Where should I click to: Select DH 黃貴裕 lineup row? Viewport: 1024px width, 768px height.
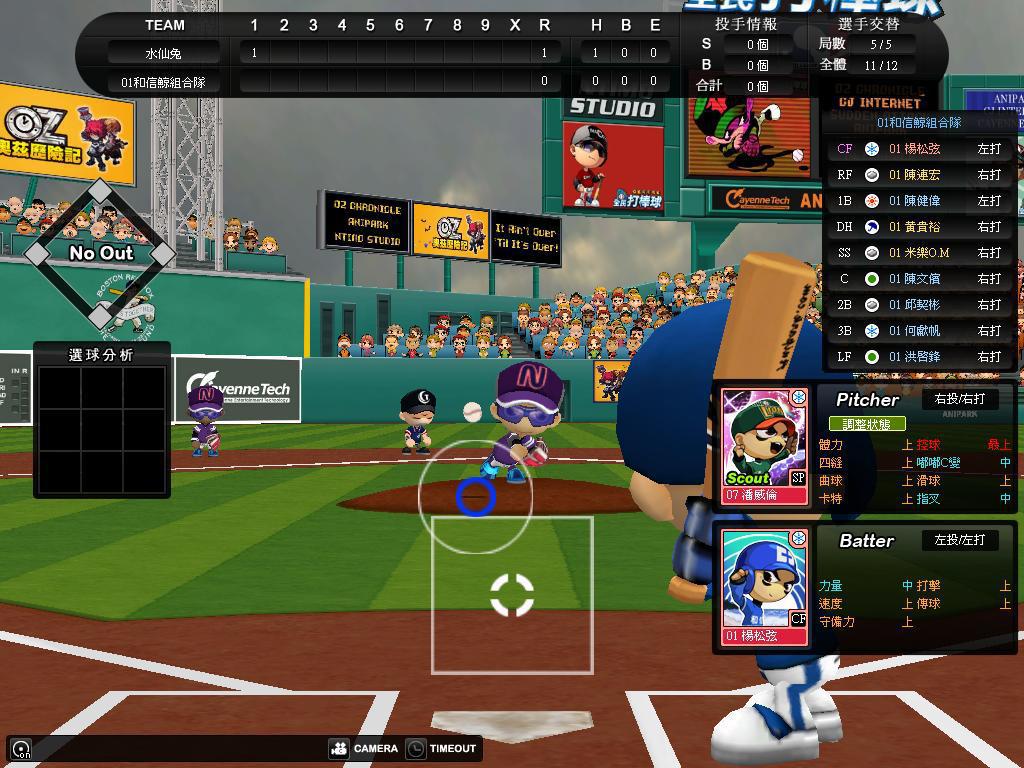click(919, 227)
